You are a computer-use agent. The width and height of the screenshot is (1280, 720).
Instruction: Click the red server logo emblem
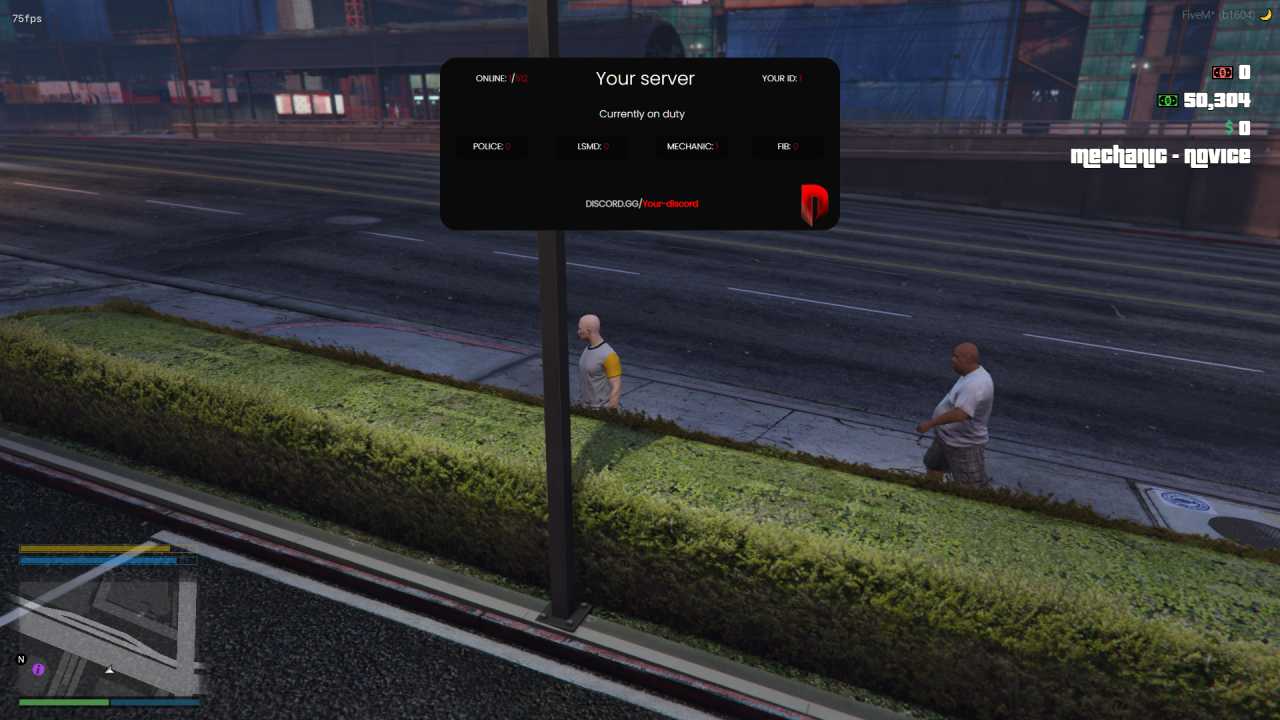point(813,203)
